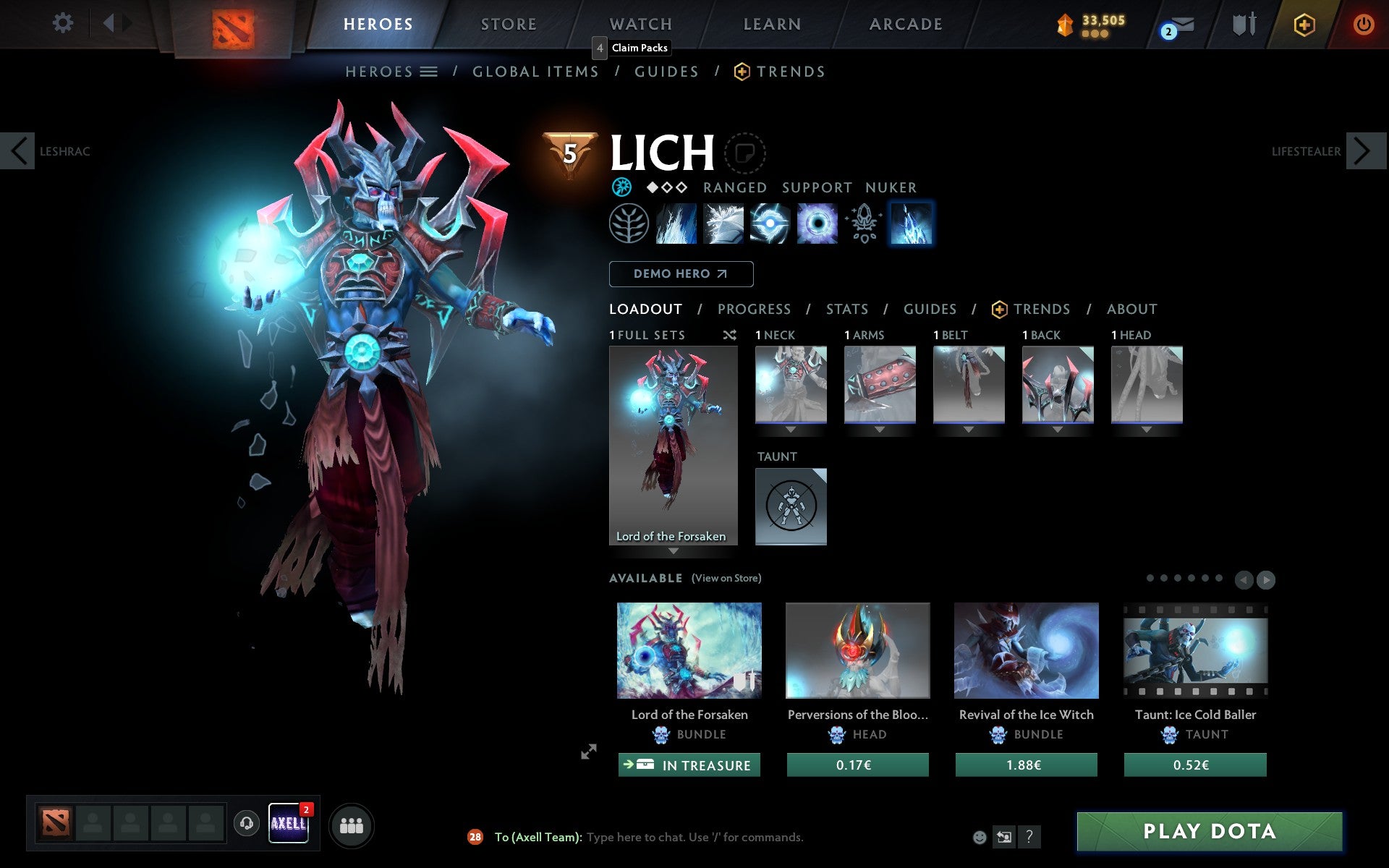
Task: View the Chain Frost ultimate ability icon
Action: 912,224
